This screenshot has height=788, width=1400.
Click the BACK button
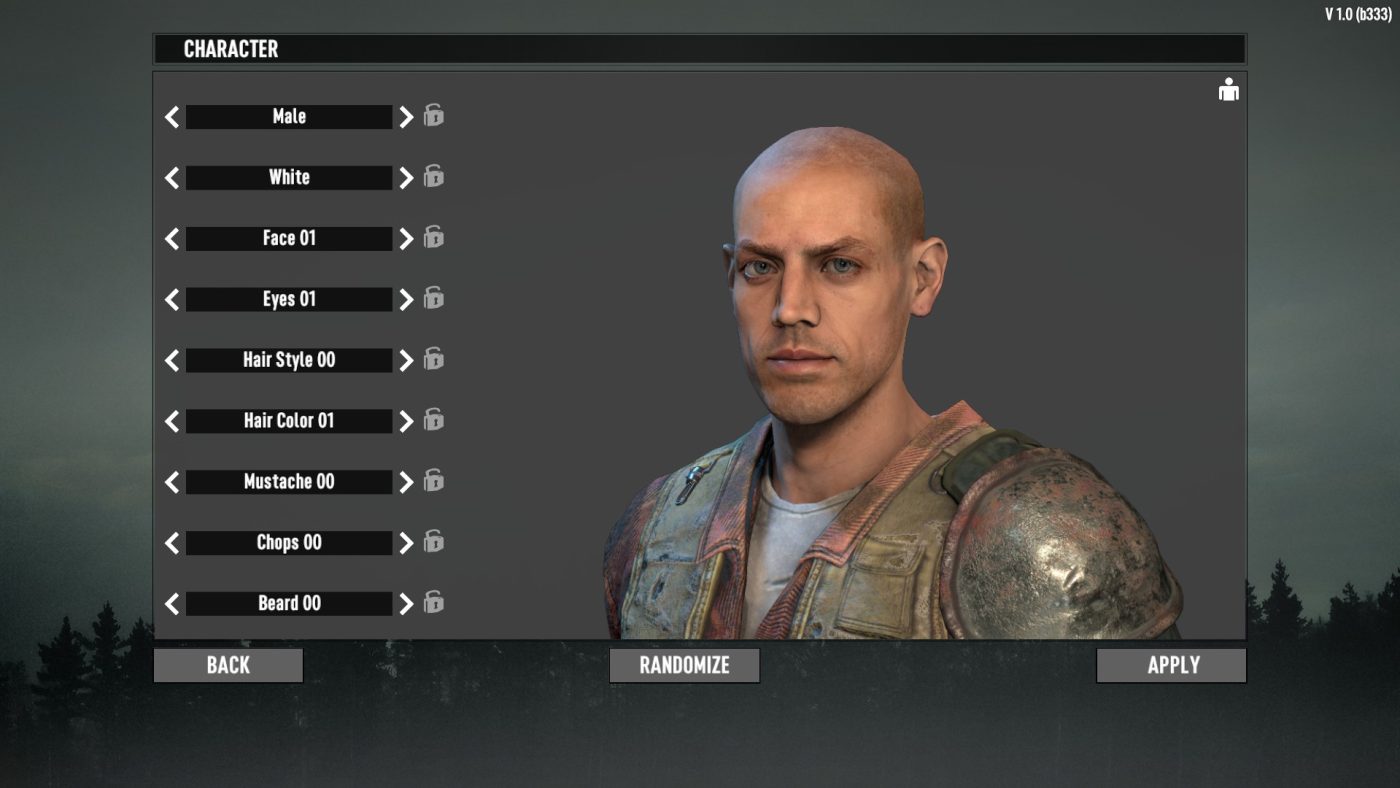click(x=227, y=664)
